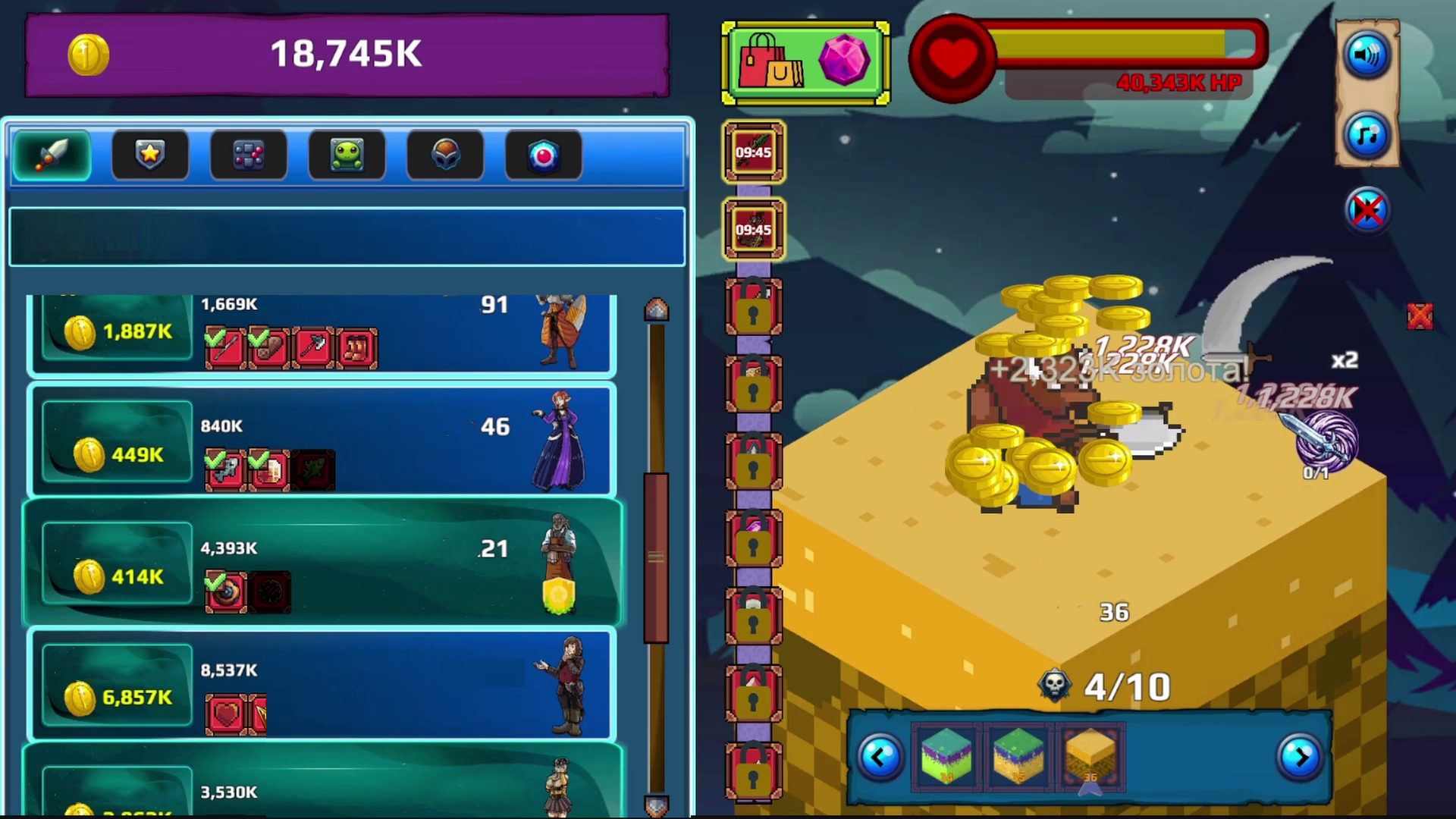
Task: Open the helmet tab icon
Action: click(x=446, y=155)
